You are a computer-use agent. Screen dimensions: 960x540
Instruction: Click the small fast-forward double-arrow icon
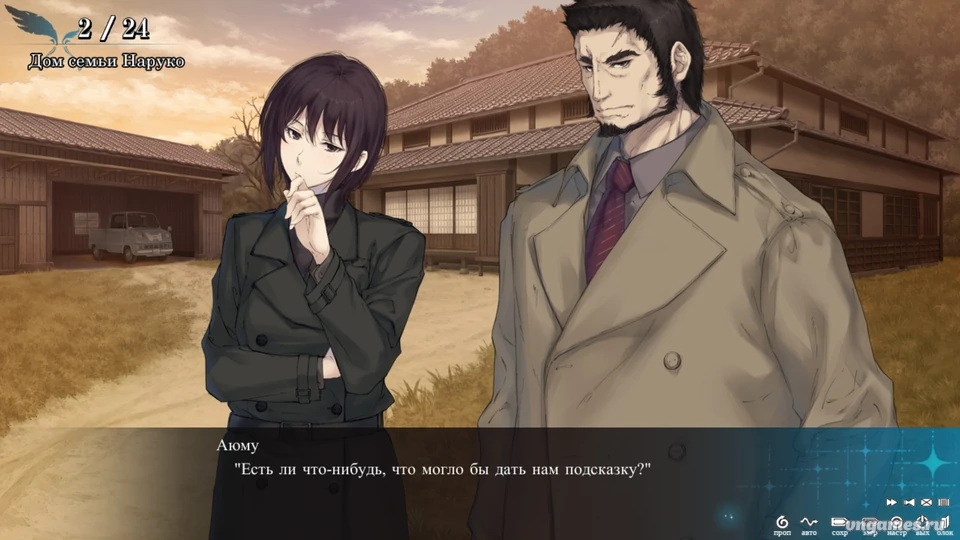(x=891, y=502)
